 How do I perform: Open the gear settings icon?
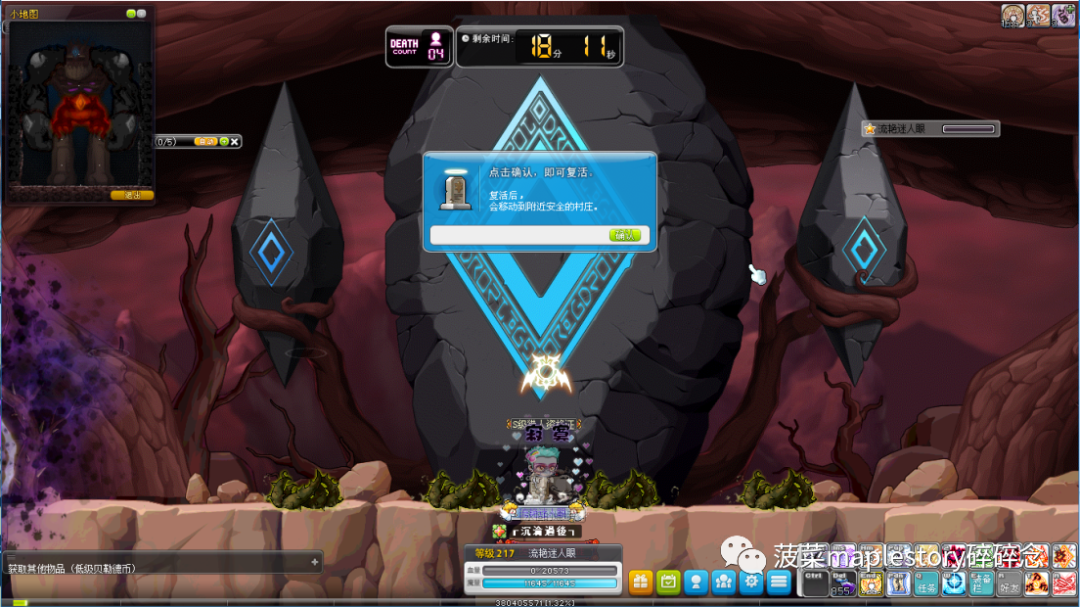click(751, 581)
